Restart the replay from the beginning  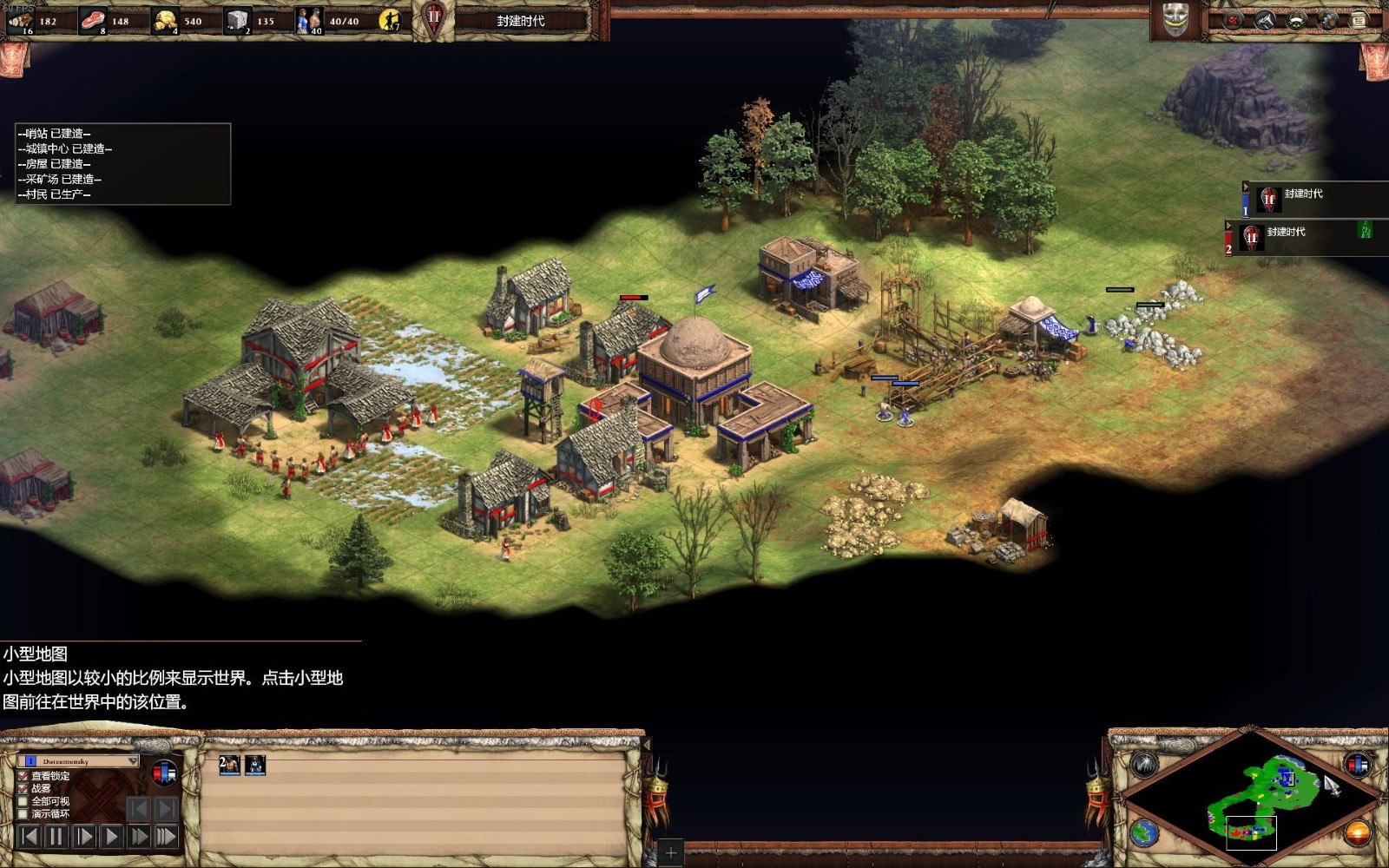29,837
